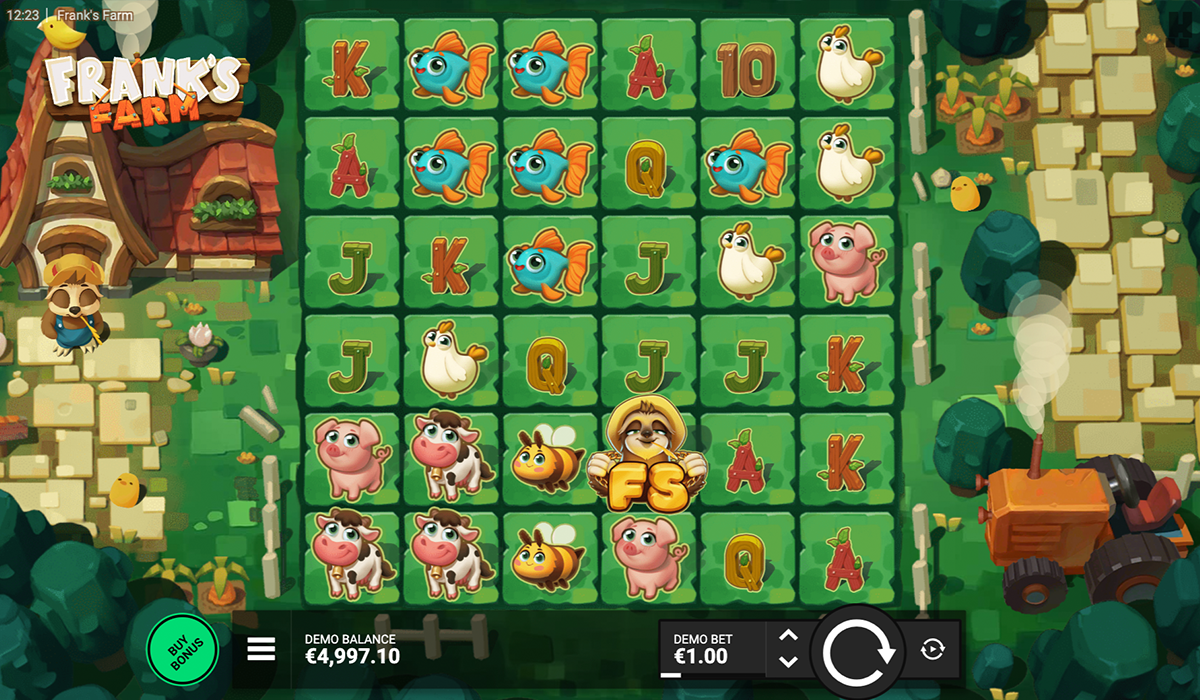
Task: Open the hamburger game menu
Action: tap(261, 650)
